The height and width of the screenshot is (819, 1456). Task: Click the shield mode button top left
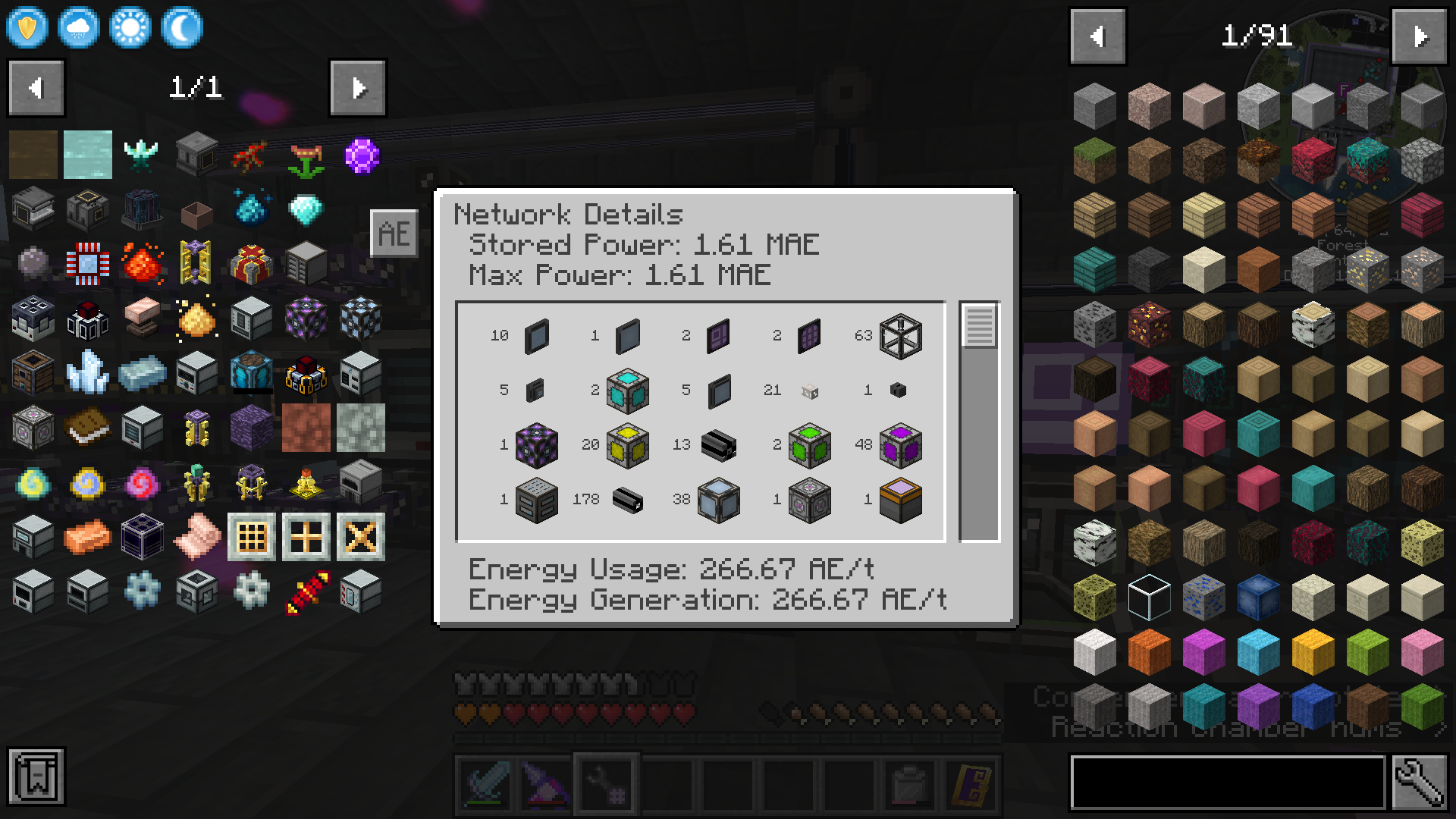pos(27,27)
